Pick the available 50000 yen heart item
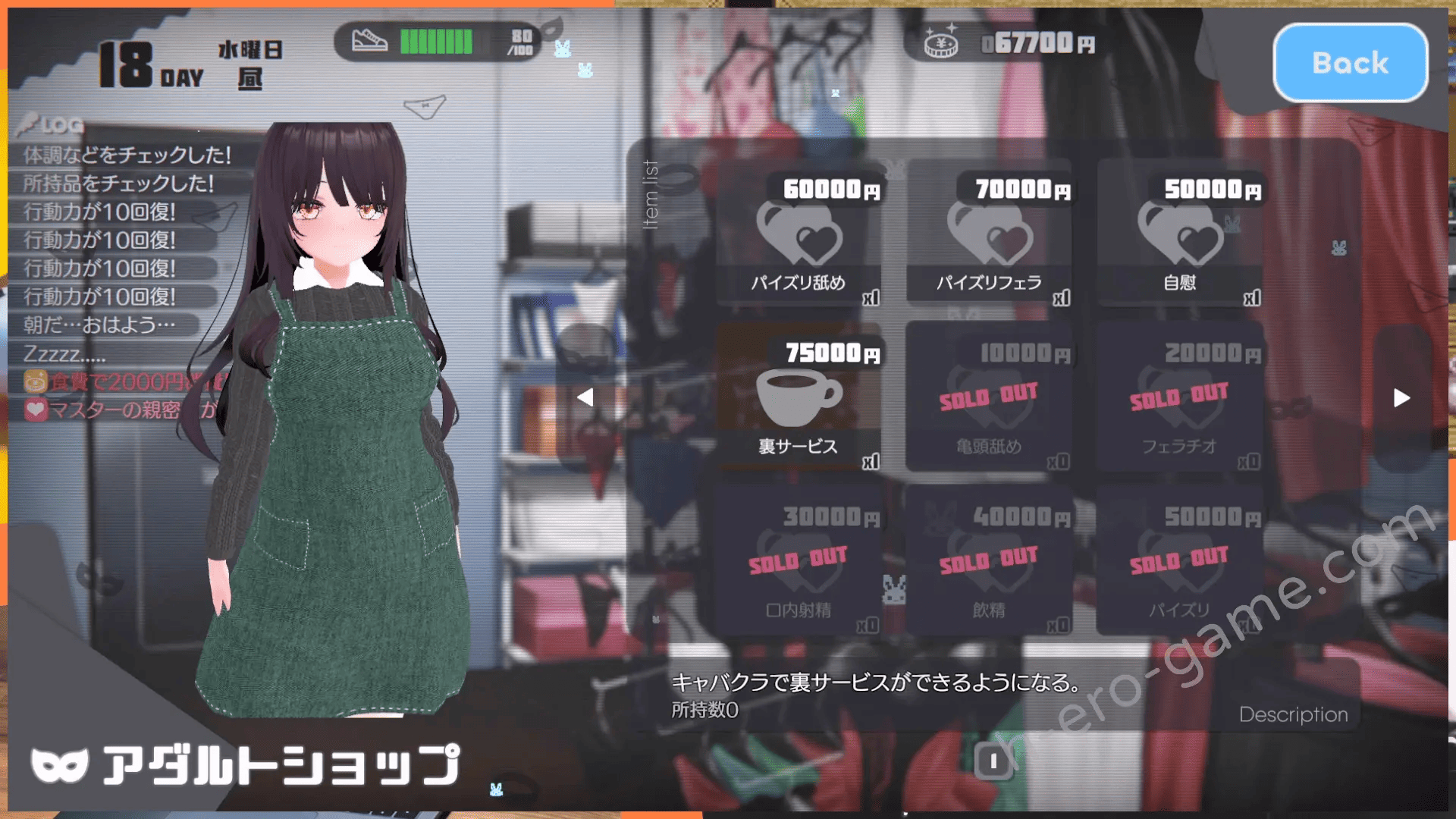1456x819 pixels. tap(1180, 235)
